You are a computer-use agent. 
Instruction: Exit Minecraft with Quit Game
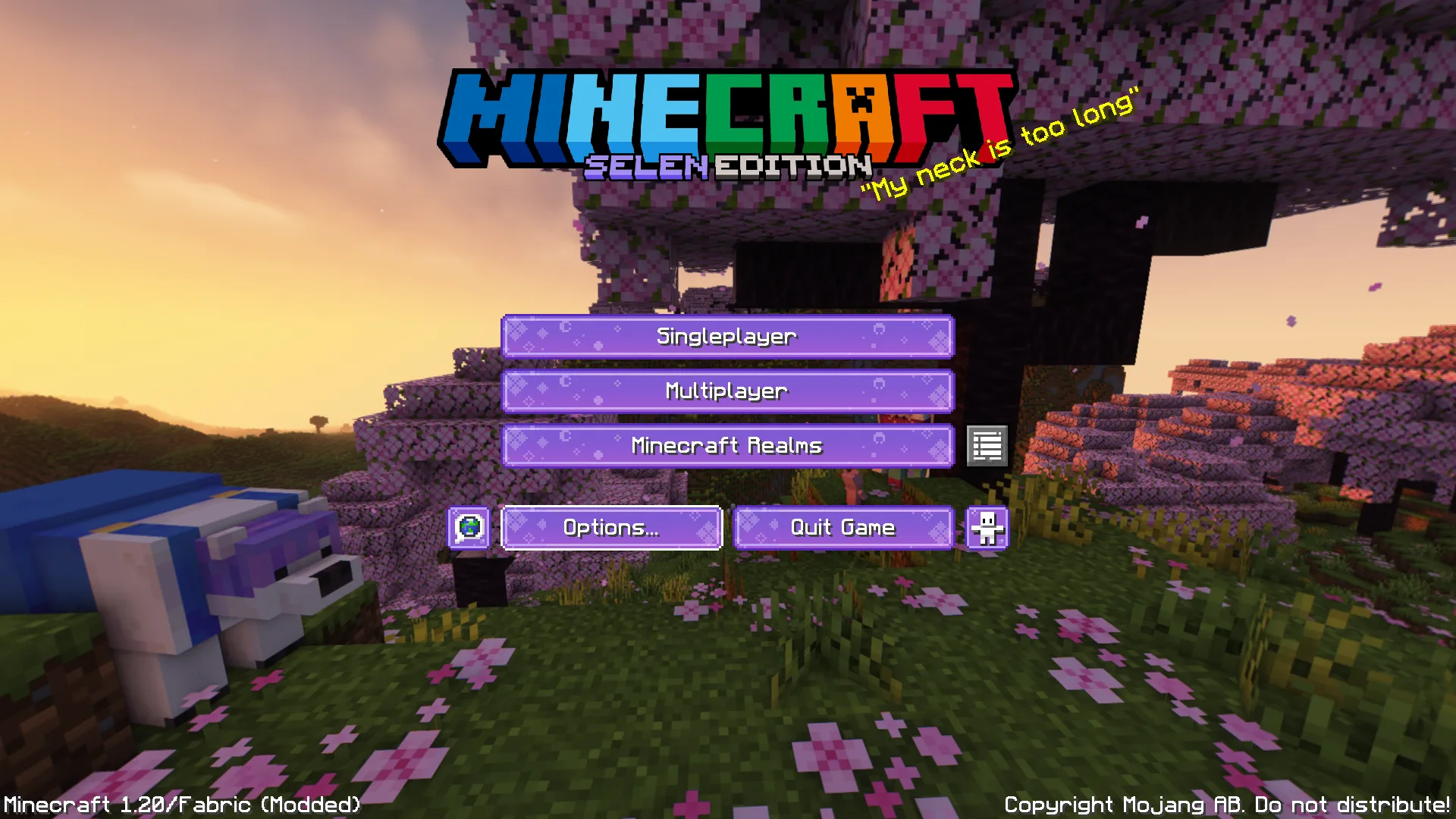click(x=843, y=527)
